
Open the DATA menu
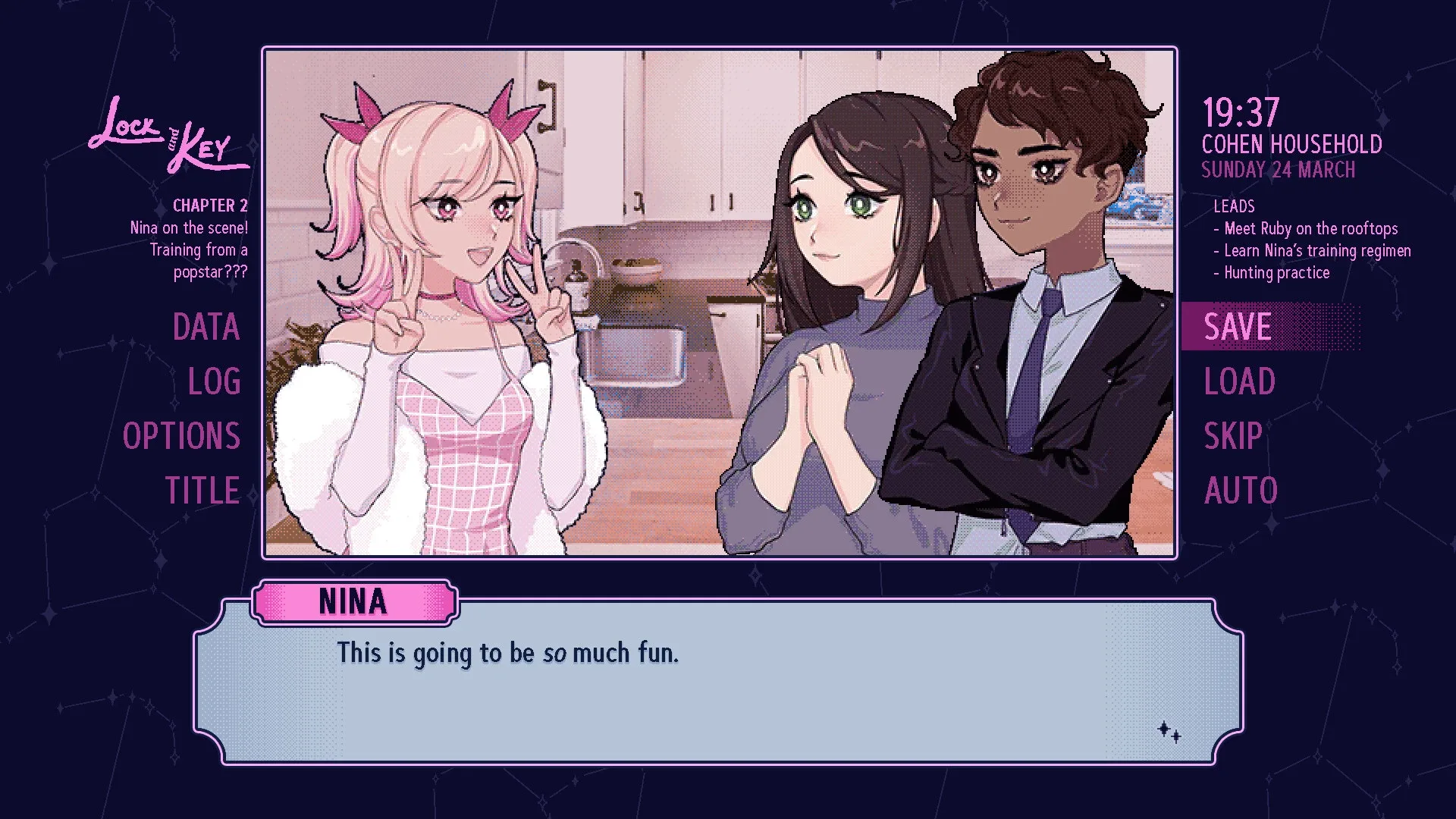206,328
